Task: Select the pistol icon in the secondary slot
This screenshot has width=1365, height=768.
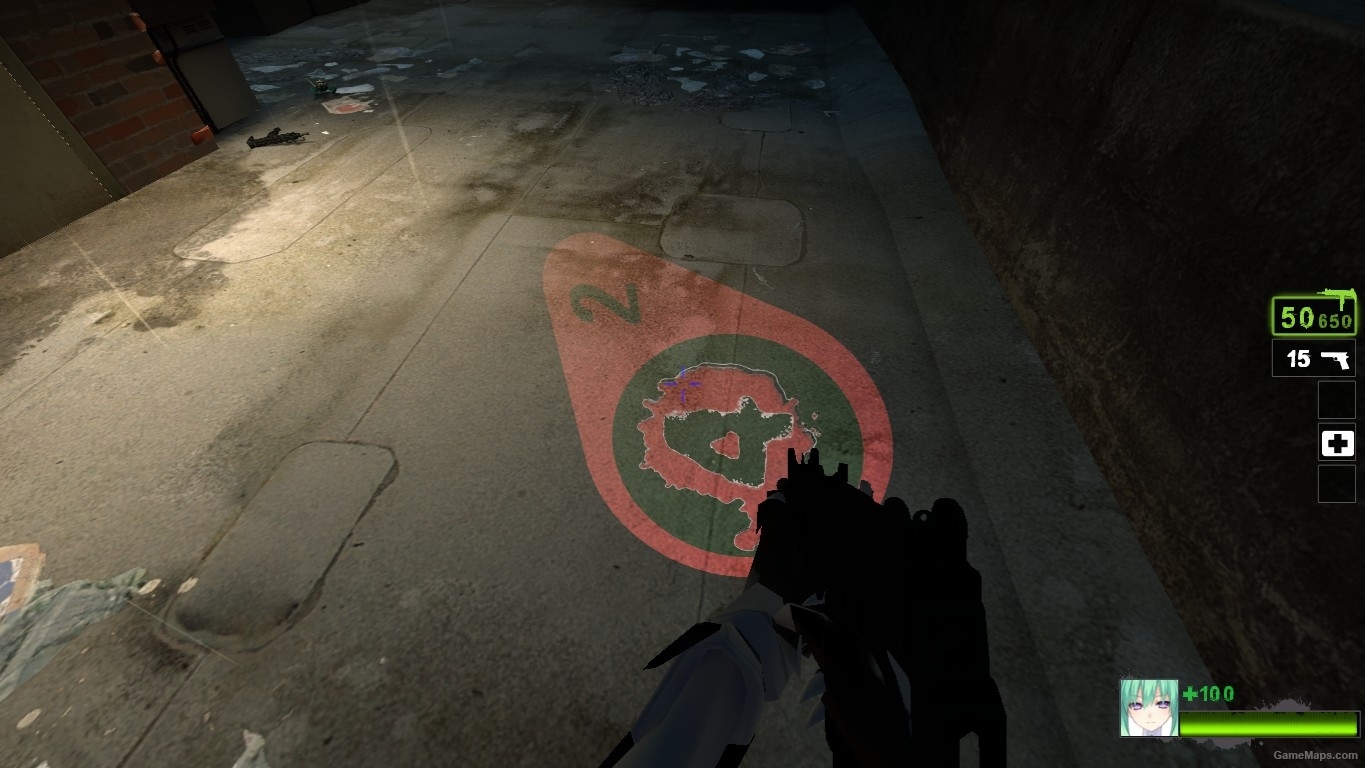Action: point(1337,358)
